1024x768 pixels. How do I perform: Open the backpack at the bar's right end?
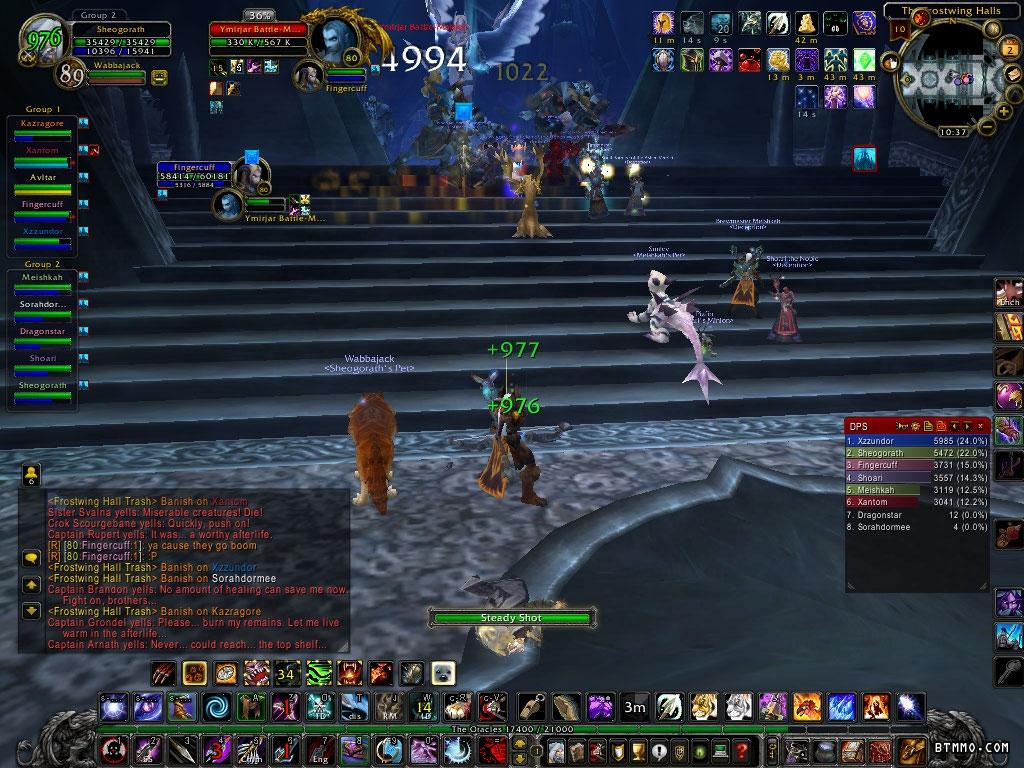pyautogui.click(x=912, y=750)
